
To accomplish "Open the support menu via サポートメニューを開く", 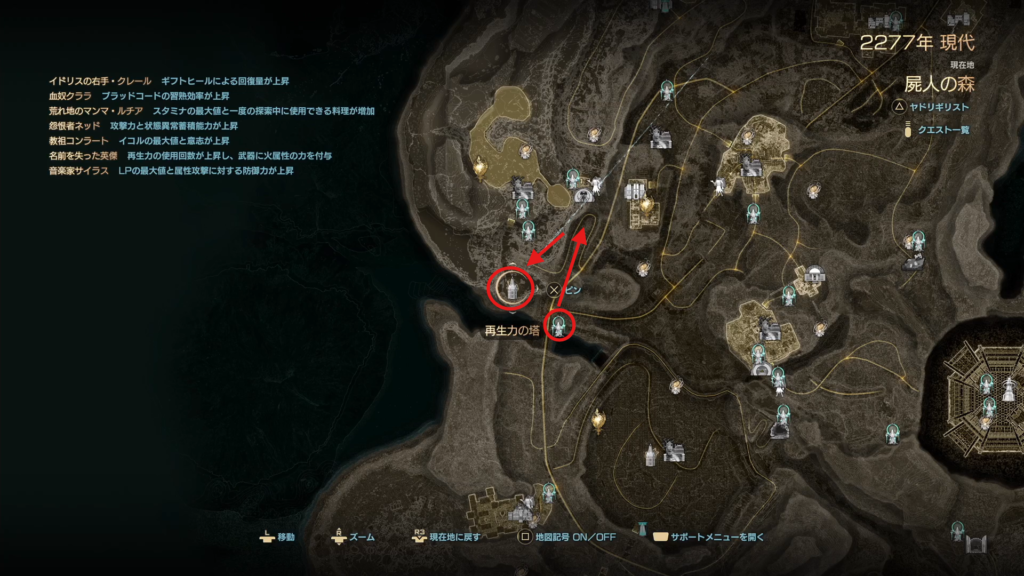I will [714, 537].
